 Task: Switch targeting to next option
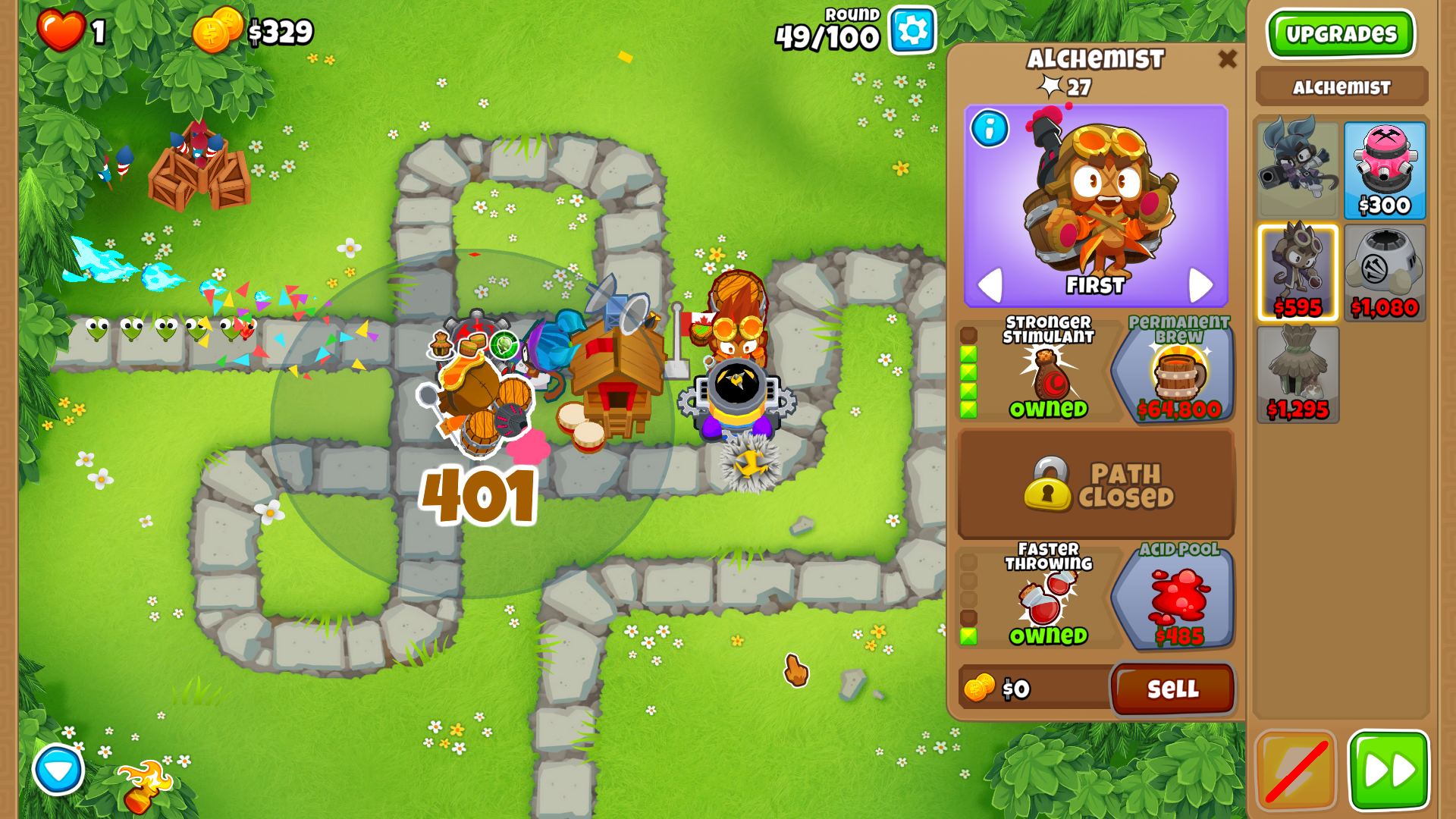pyautogui.click(x=1200, y=285)
